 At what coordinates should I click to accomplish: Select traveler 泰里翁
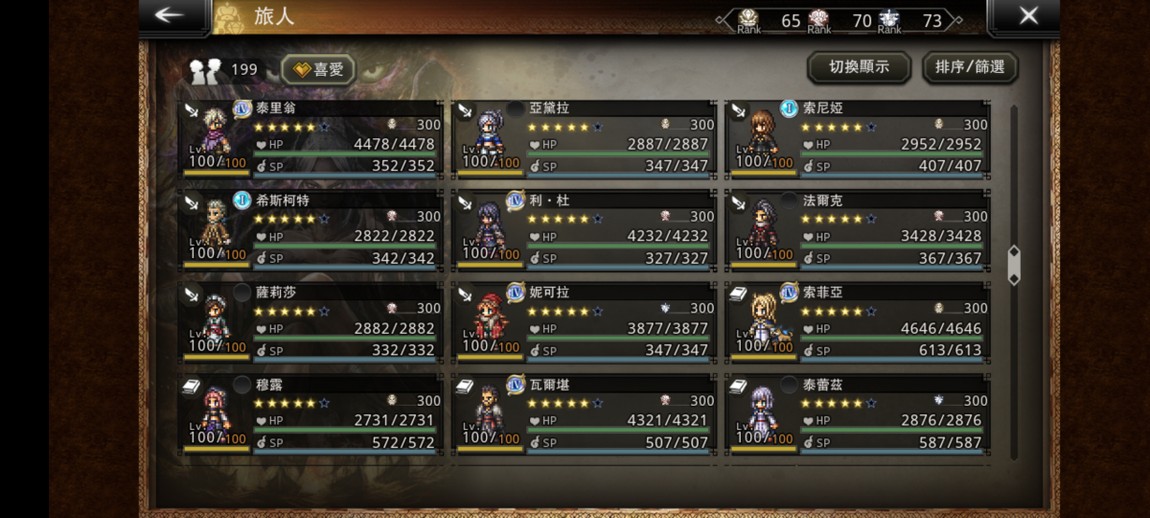tap(311, 137)
